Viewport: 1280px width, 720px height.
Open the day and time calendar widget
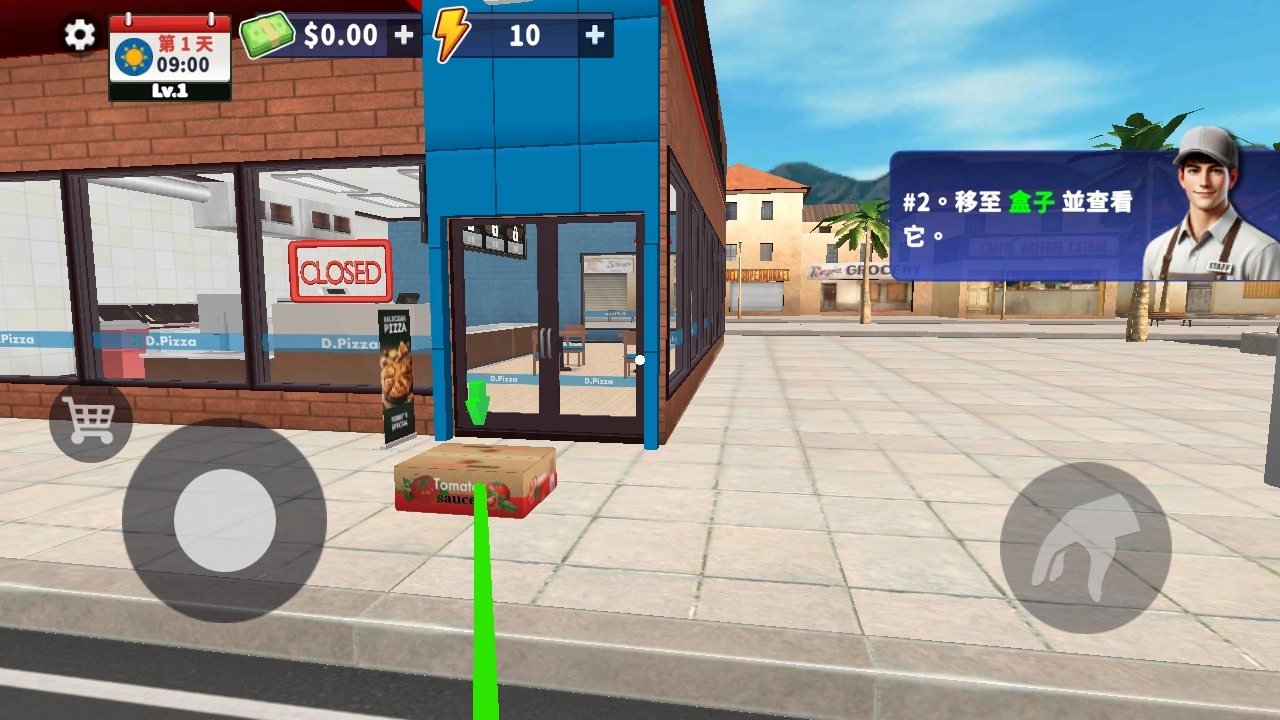pyautogui.click(x=170, y=57)
